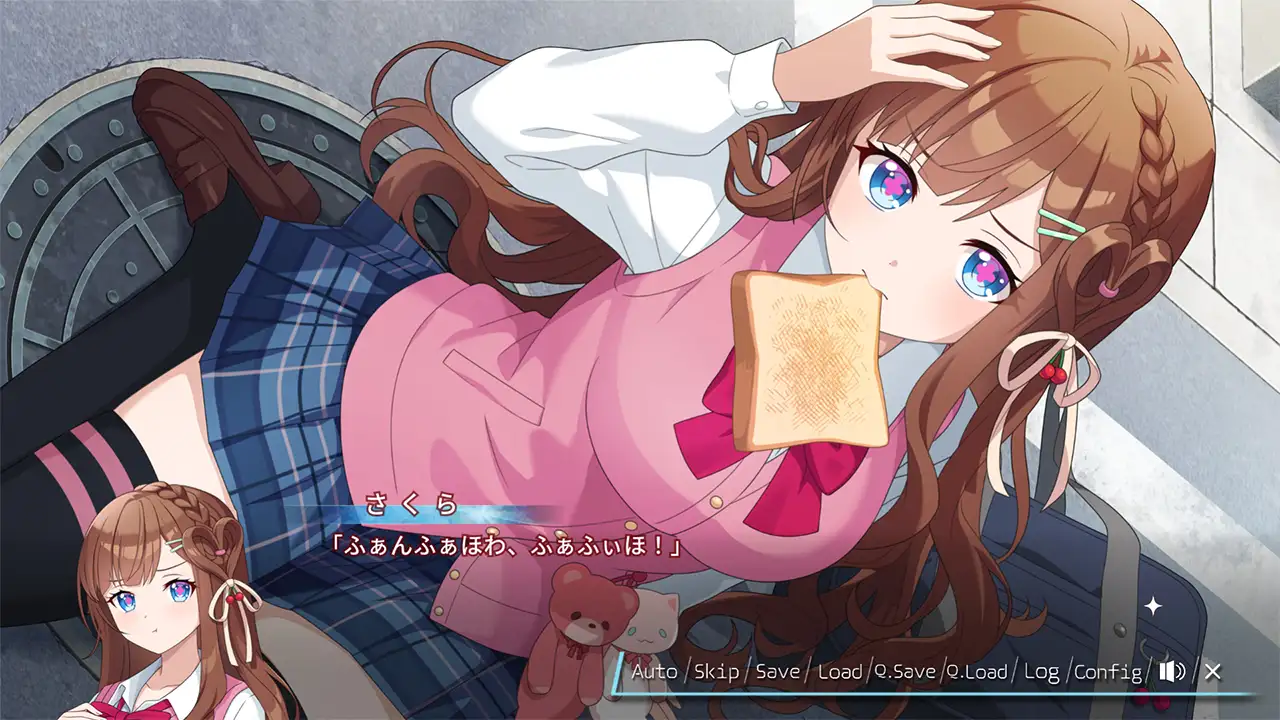Hide the dialogue UI with the X icon
Screen dimensions: 1280x720
tap(1216, 674)
